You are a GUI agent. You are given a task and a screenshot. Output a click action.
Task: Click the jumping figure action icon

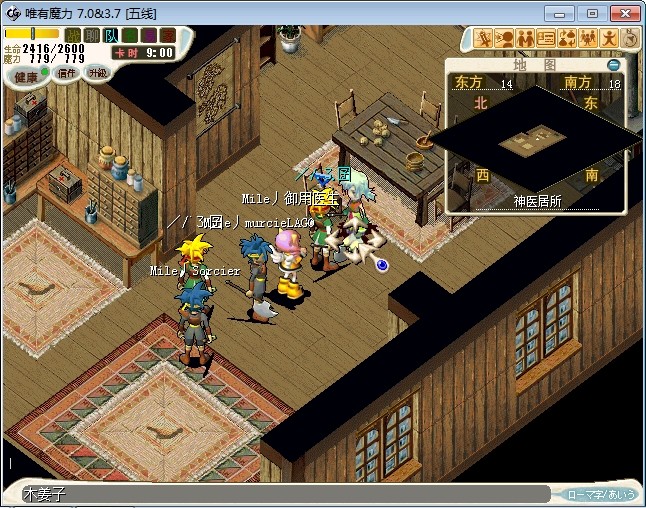pos(609,39)
